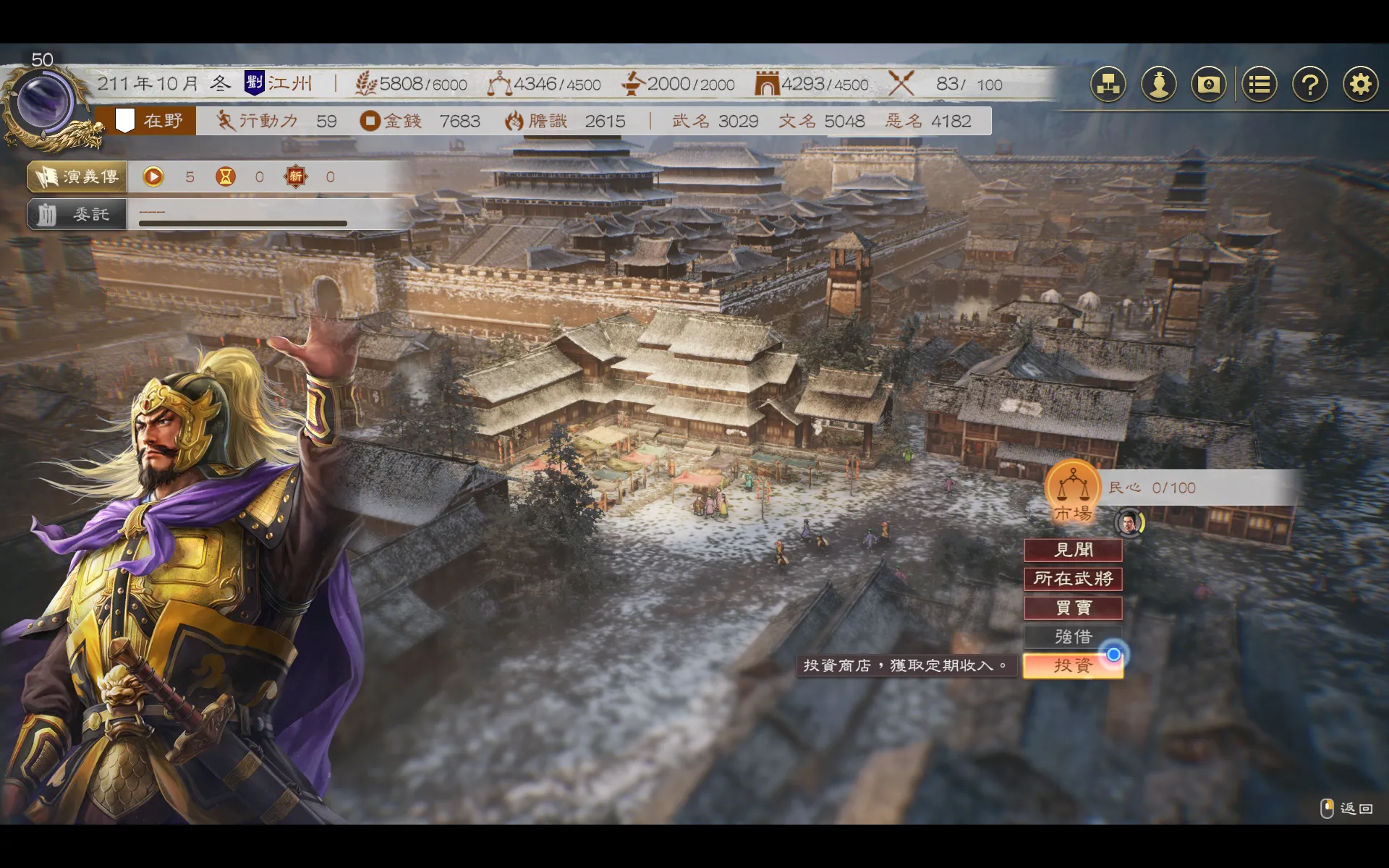Select the 強借 menu entry
Screen dimensions: 1389x868
(1073, 637)
